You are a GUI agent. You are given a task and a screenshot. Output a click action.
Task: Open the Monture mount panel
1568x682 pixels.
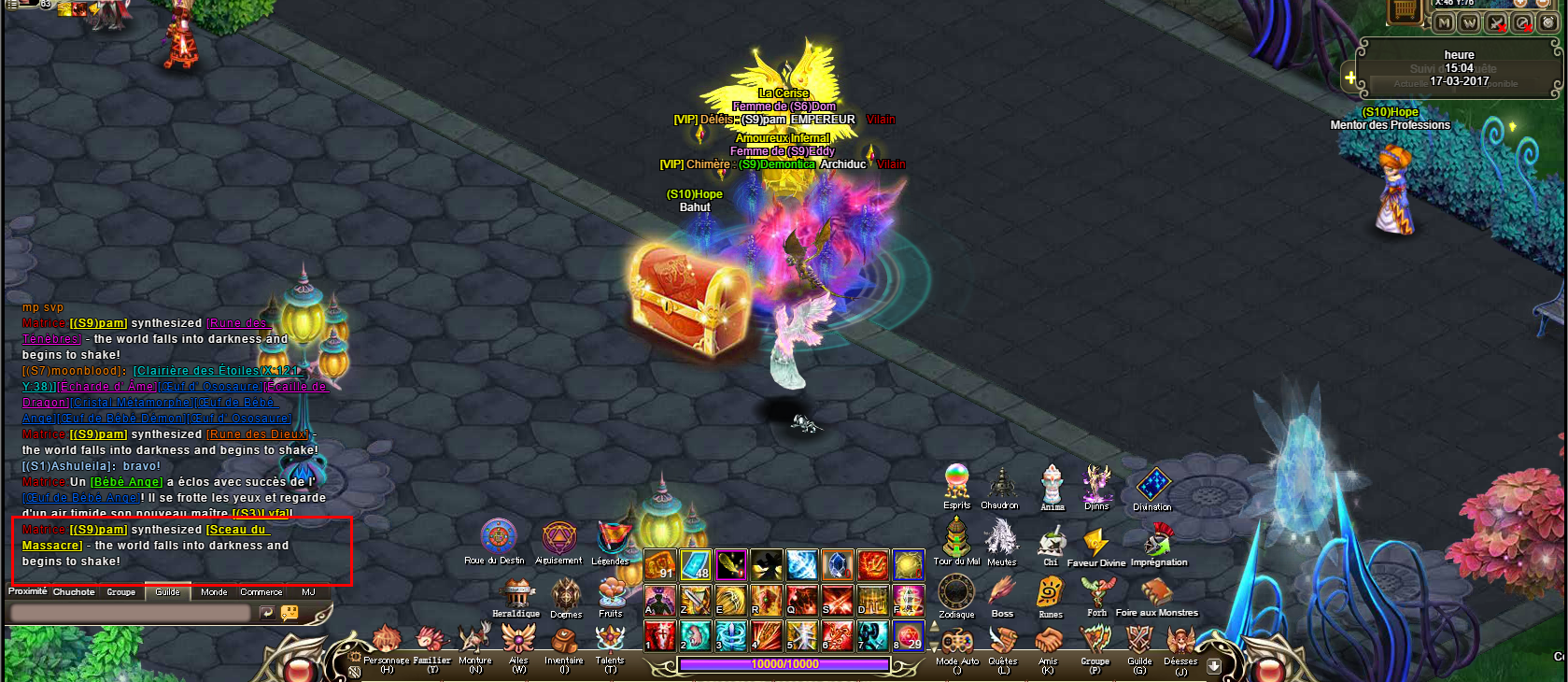click(474, 641)
